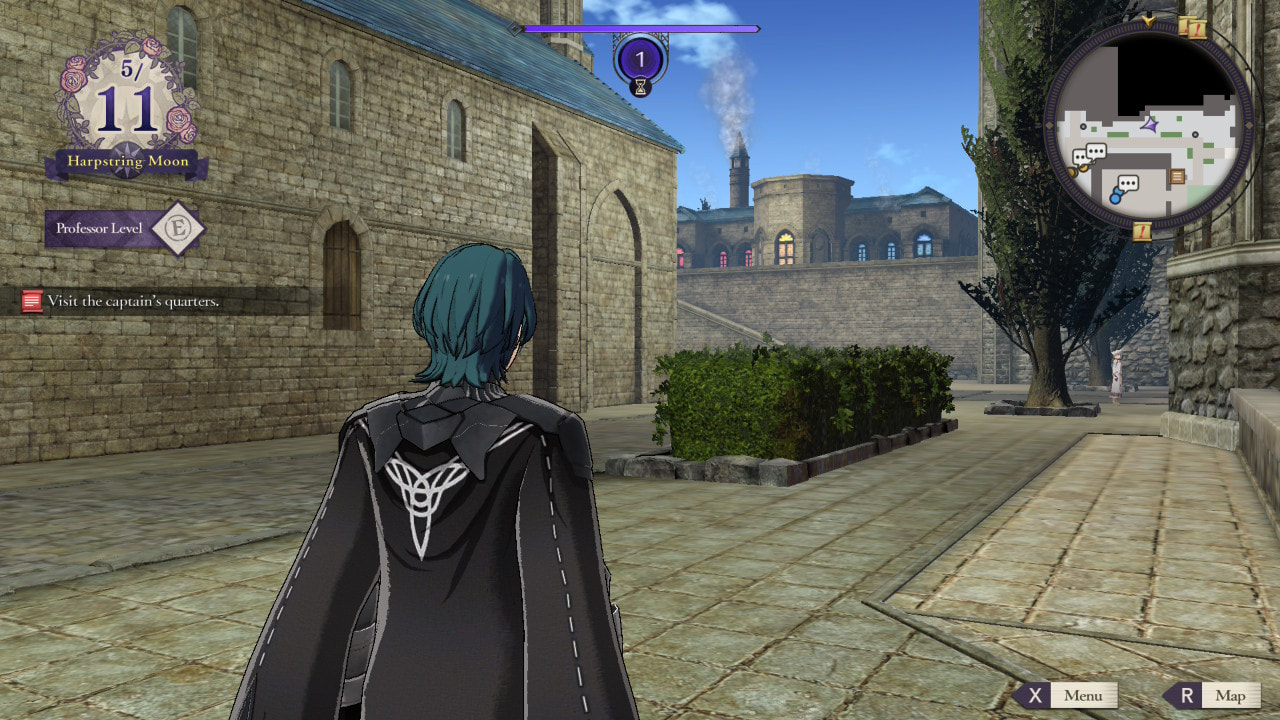Click the brown notice board minimap marker
Image resolution: width=1280 pixels, height=720 pixels.
pos(1177,176)
